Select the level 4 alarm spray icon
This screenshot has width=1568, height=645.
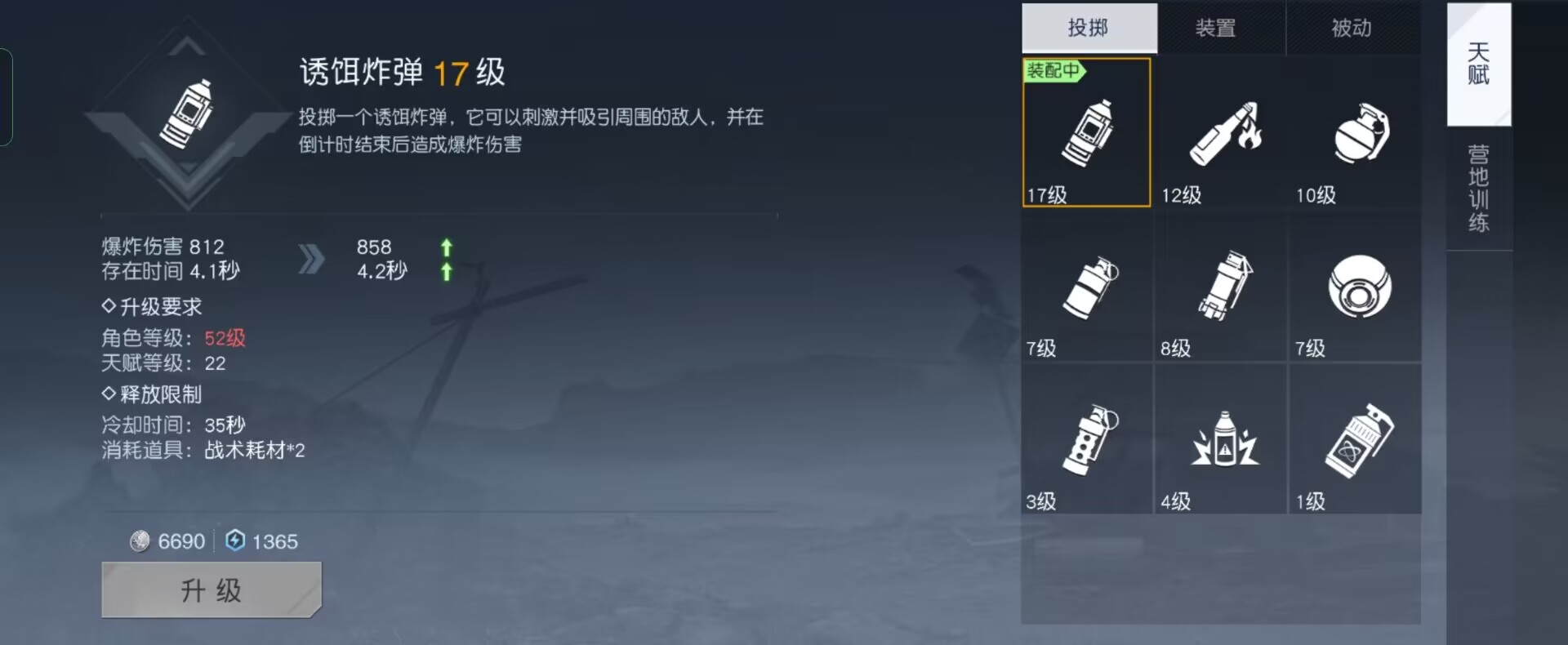(x=1221, y=441)
